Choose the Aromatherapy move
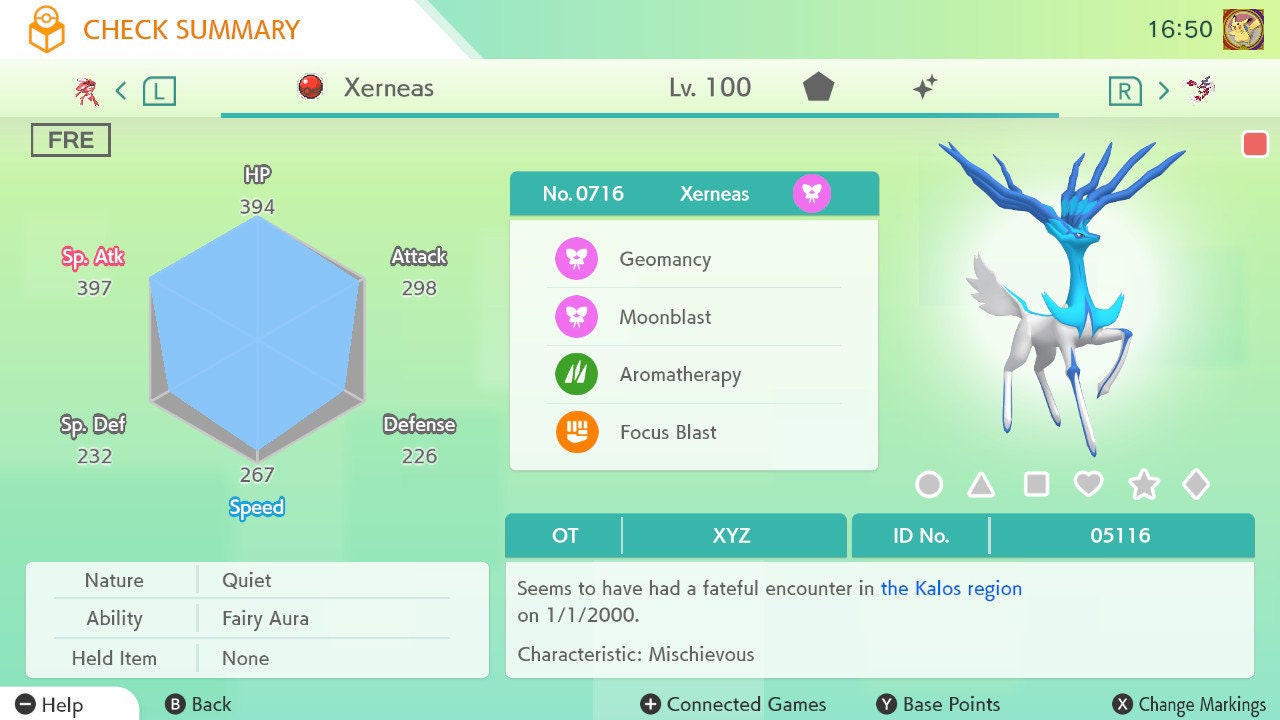Screen dimensions: 1280x720 click(x=680, y=375)
